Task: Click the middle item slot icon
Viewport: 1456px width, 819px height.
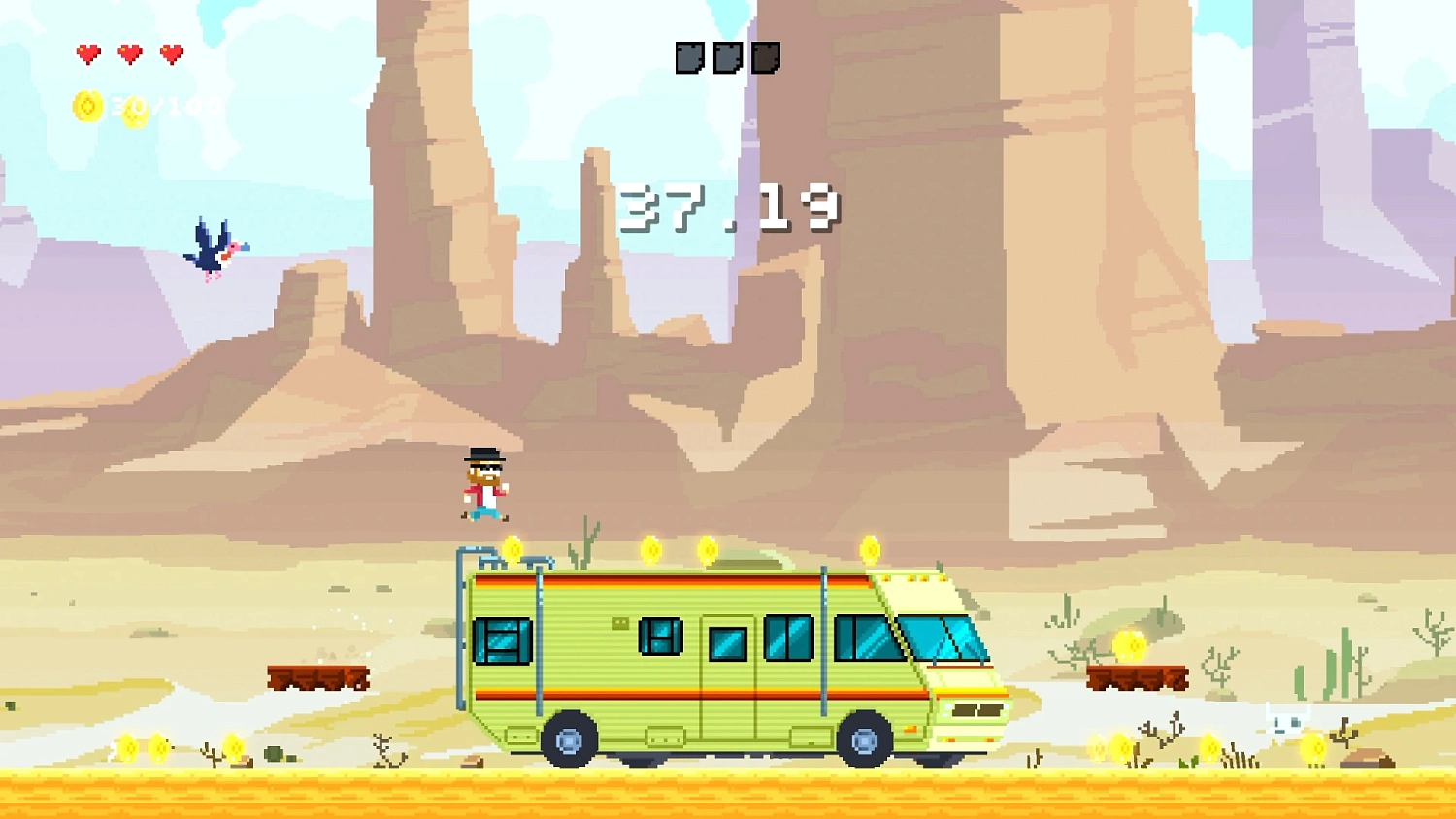Action: pyautogui.click(x=726, y=56)
